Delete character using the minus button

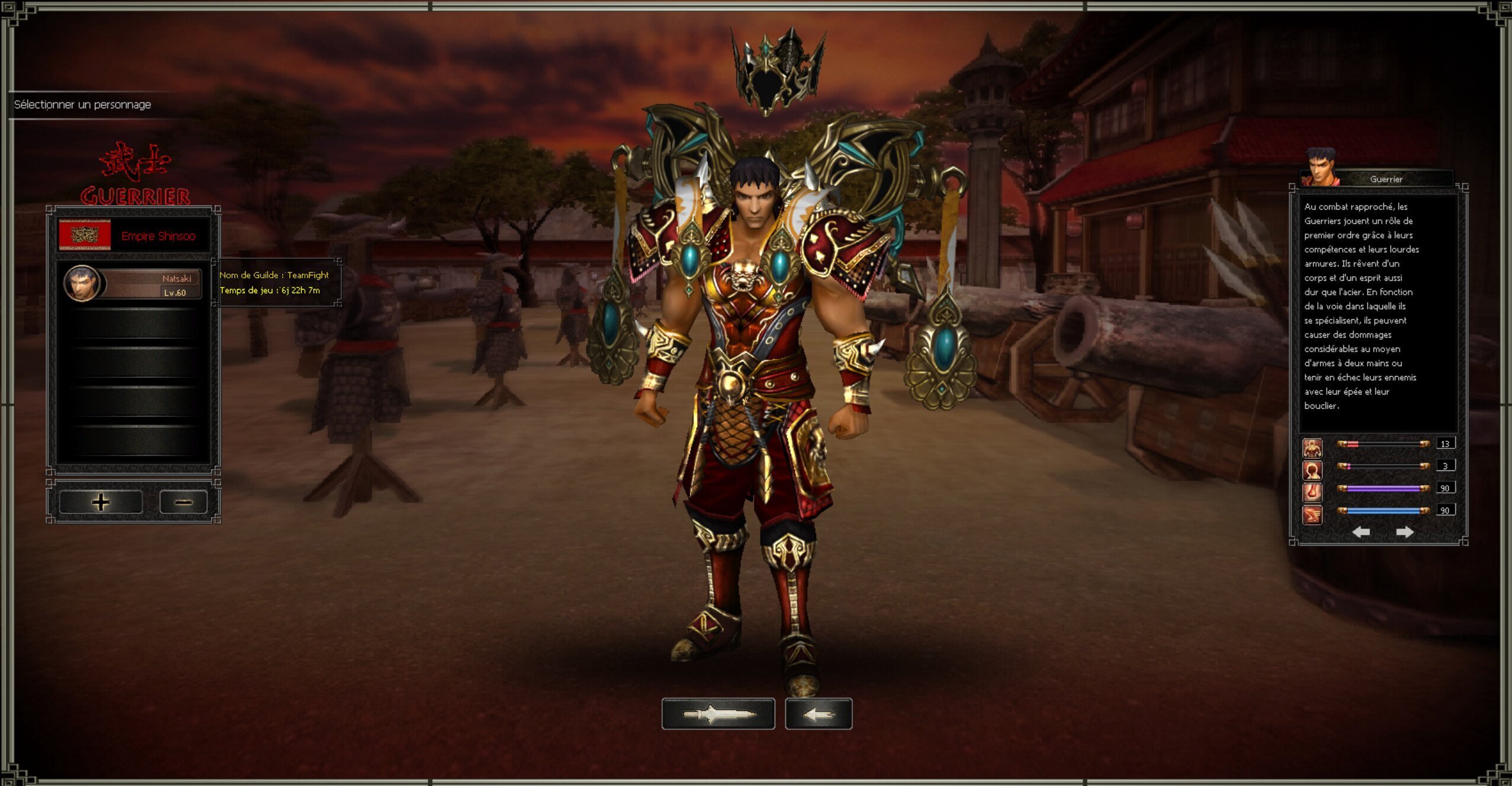coord(184,502)
